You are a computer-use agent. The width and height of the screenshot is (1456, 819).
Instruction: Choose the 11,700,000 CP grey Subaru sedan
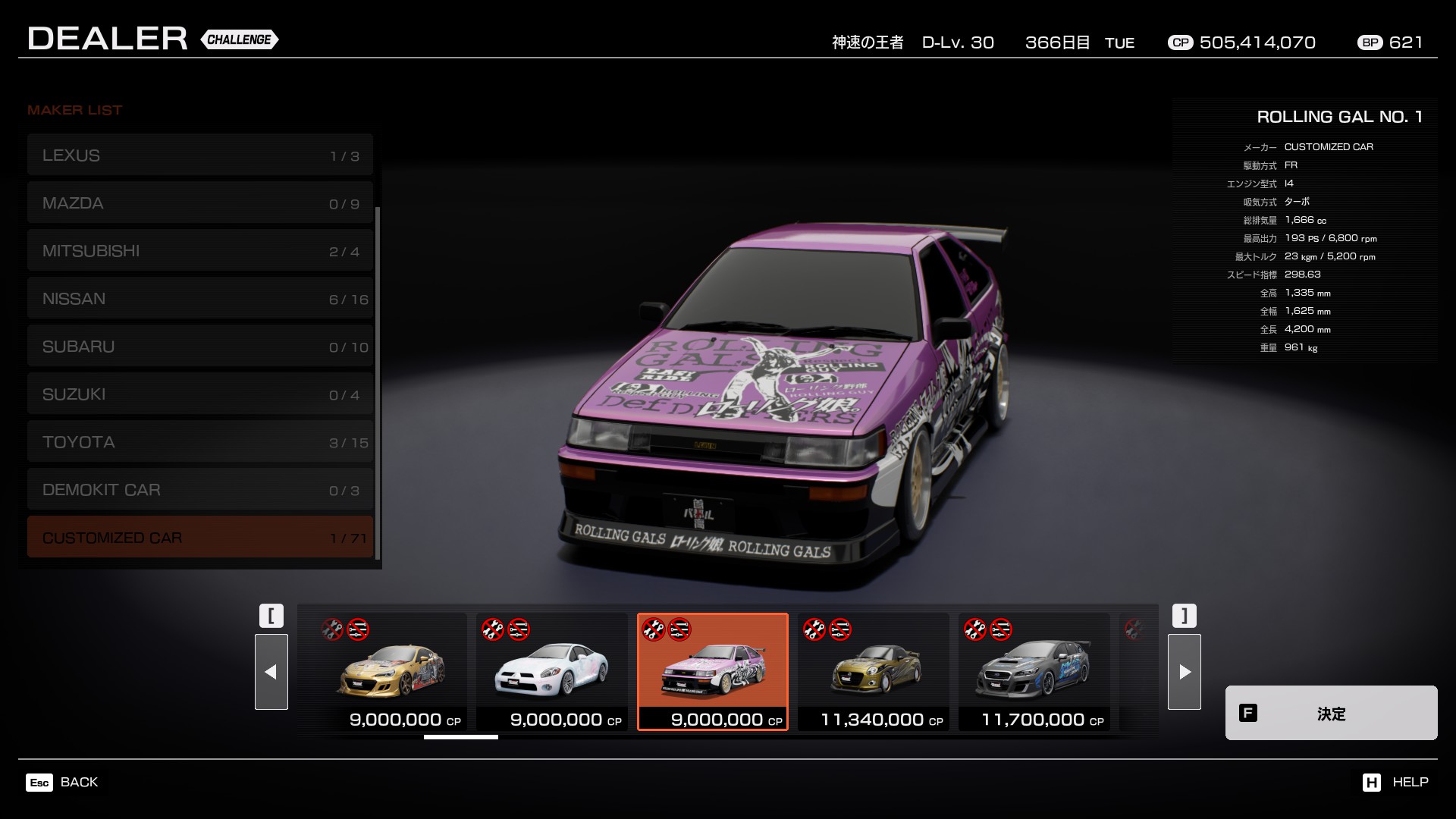pos(1034,672)
